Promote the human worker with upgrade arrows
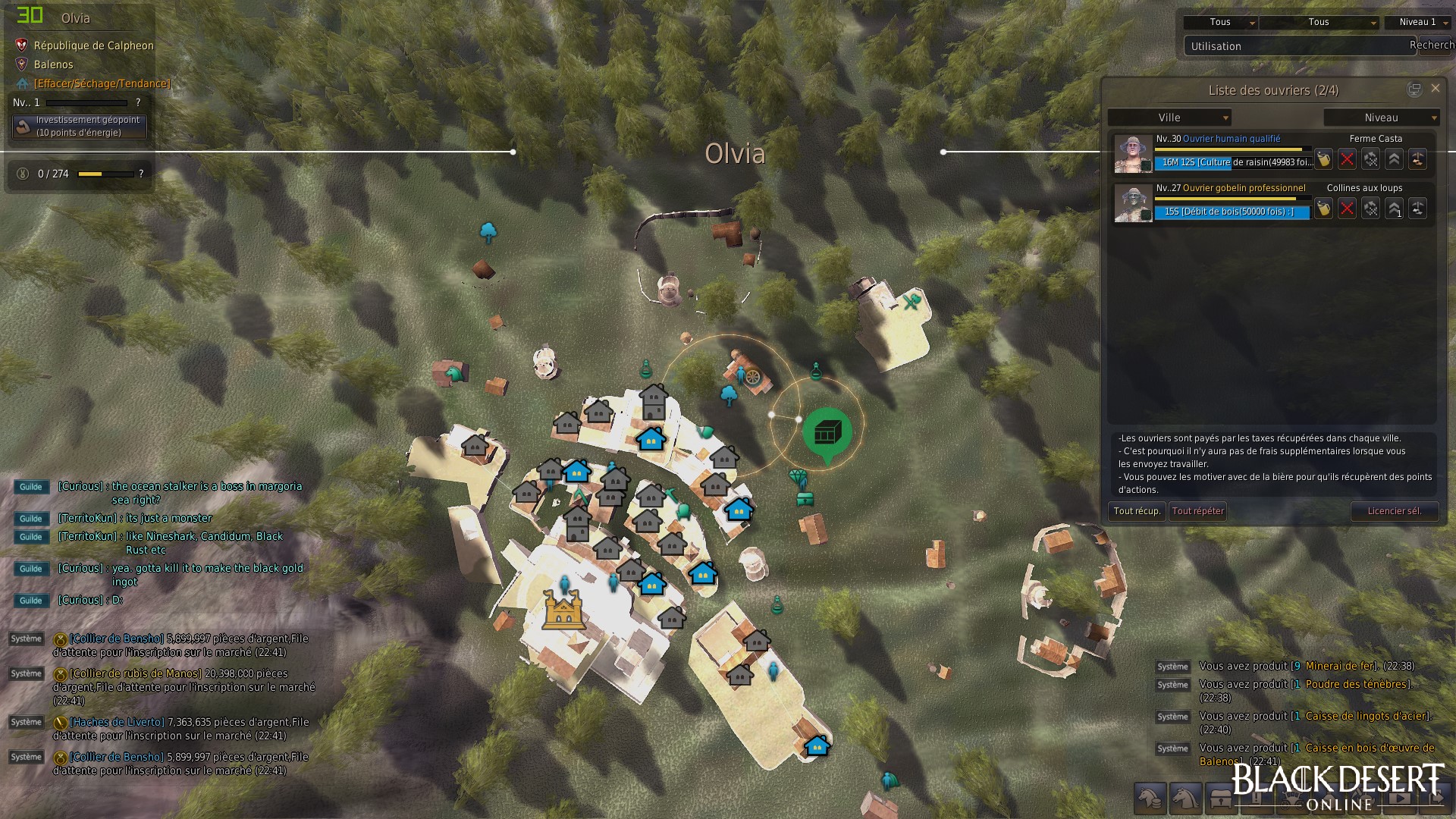Screen dimensions: 1456x819 [1394, 159]
